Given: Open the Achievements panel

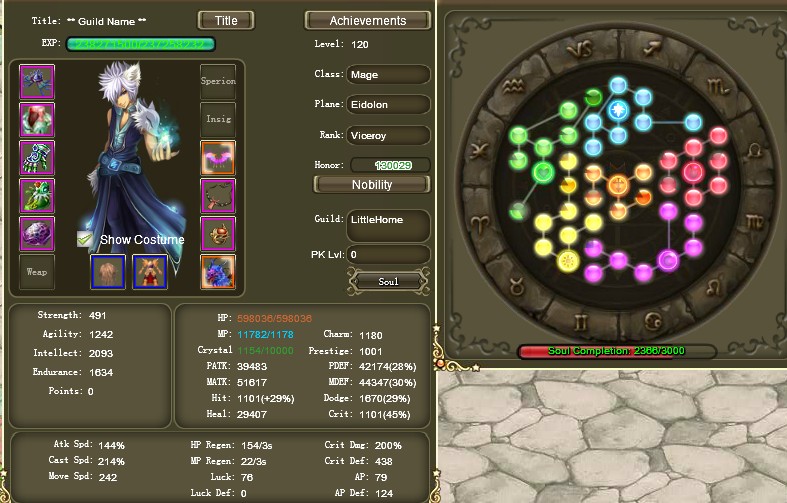Looking at the screenshot, I should pos(368,20).
